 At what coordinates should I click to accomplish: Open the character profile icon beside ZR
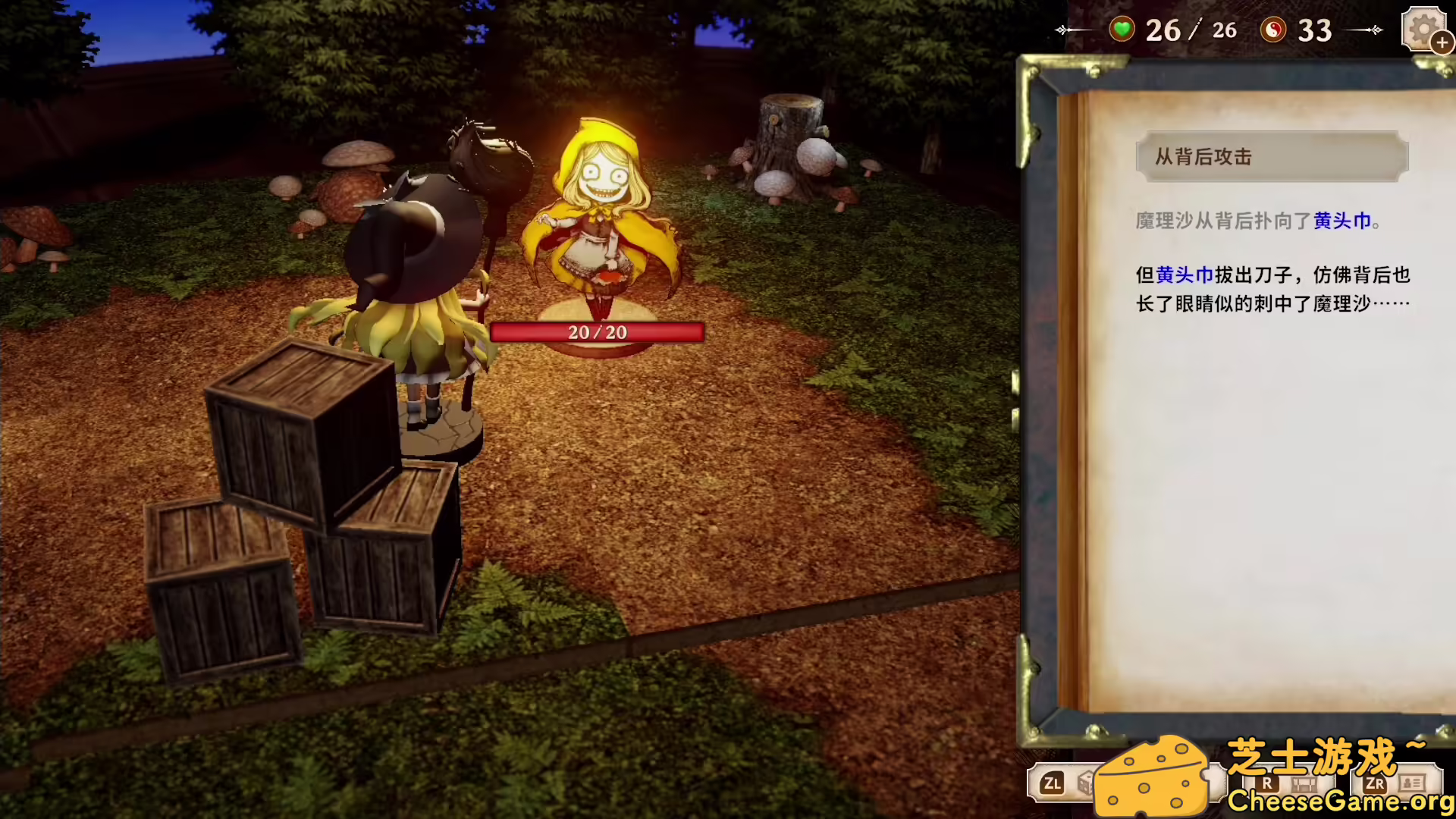coord(1412,783)
